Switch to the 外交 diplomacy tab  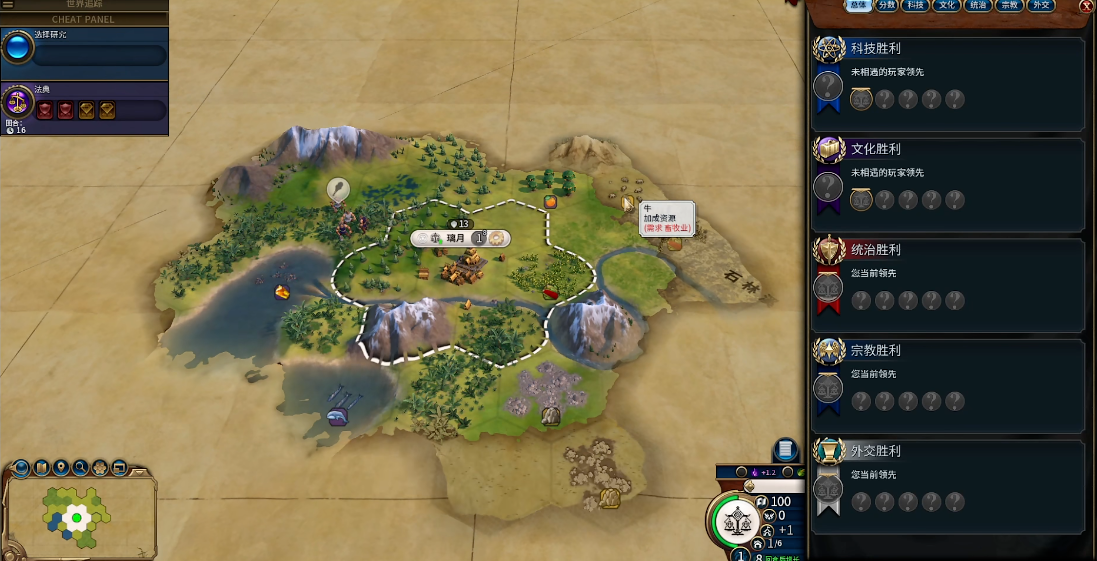1041,6
